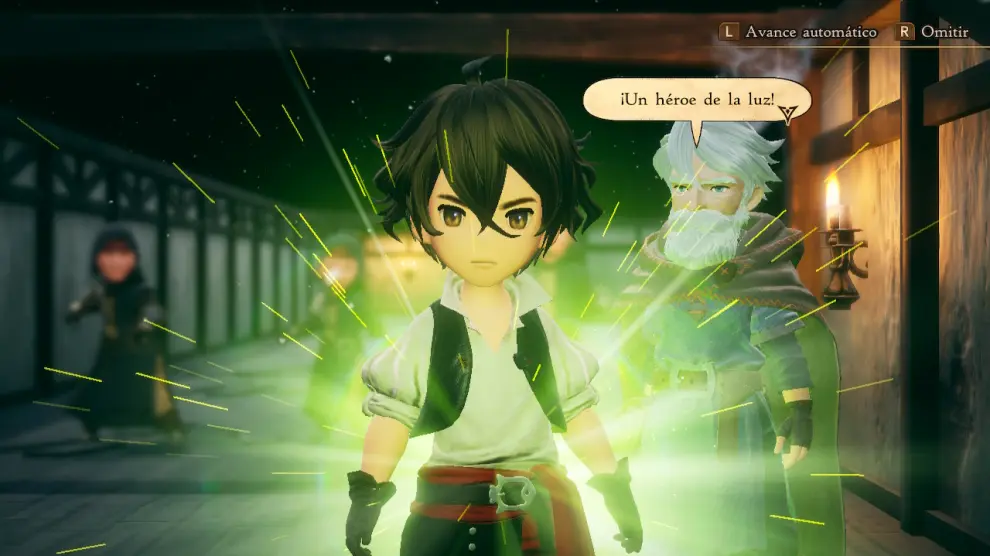Turn on Avance automático for the dialogue
Screen dimensions: 990x556
[x=799, y=32]
